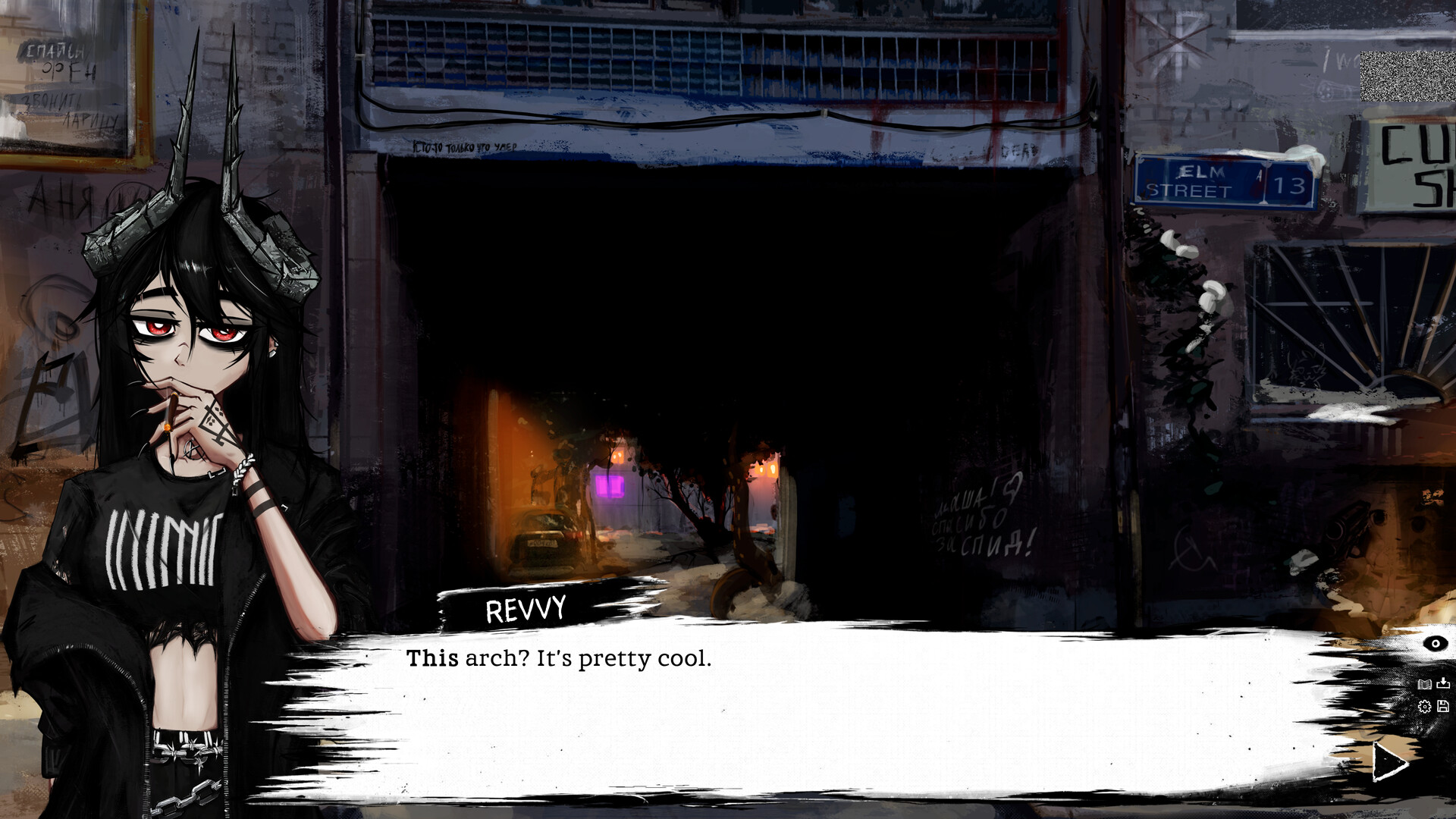Select the REVVY name banner
Image resolution: width=1456 pixels, height=819 pixels.
coord(529,607)
